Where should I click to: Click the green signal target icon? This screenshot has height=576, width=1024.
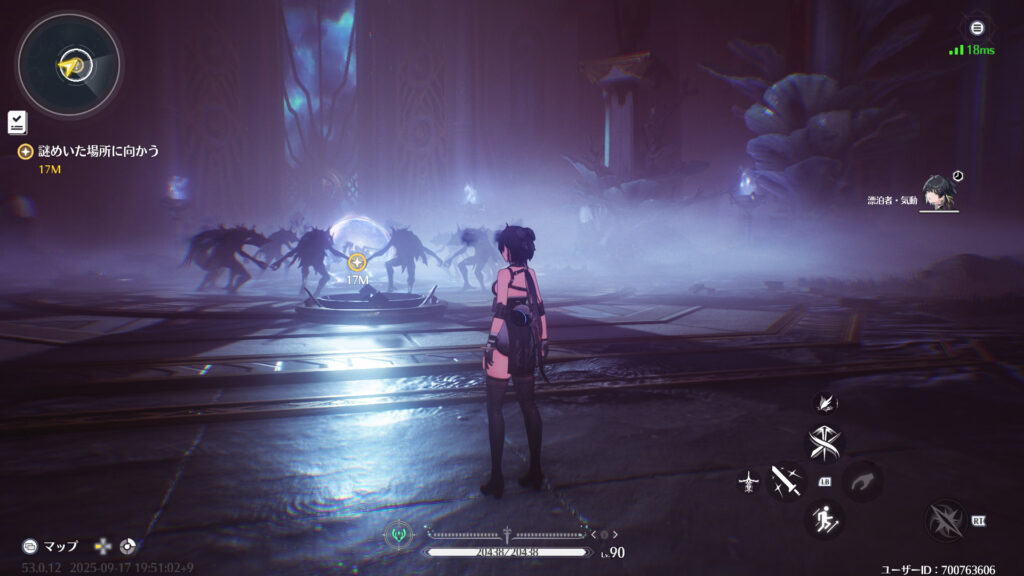(x=400, y=535)
